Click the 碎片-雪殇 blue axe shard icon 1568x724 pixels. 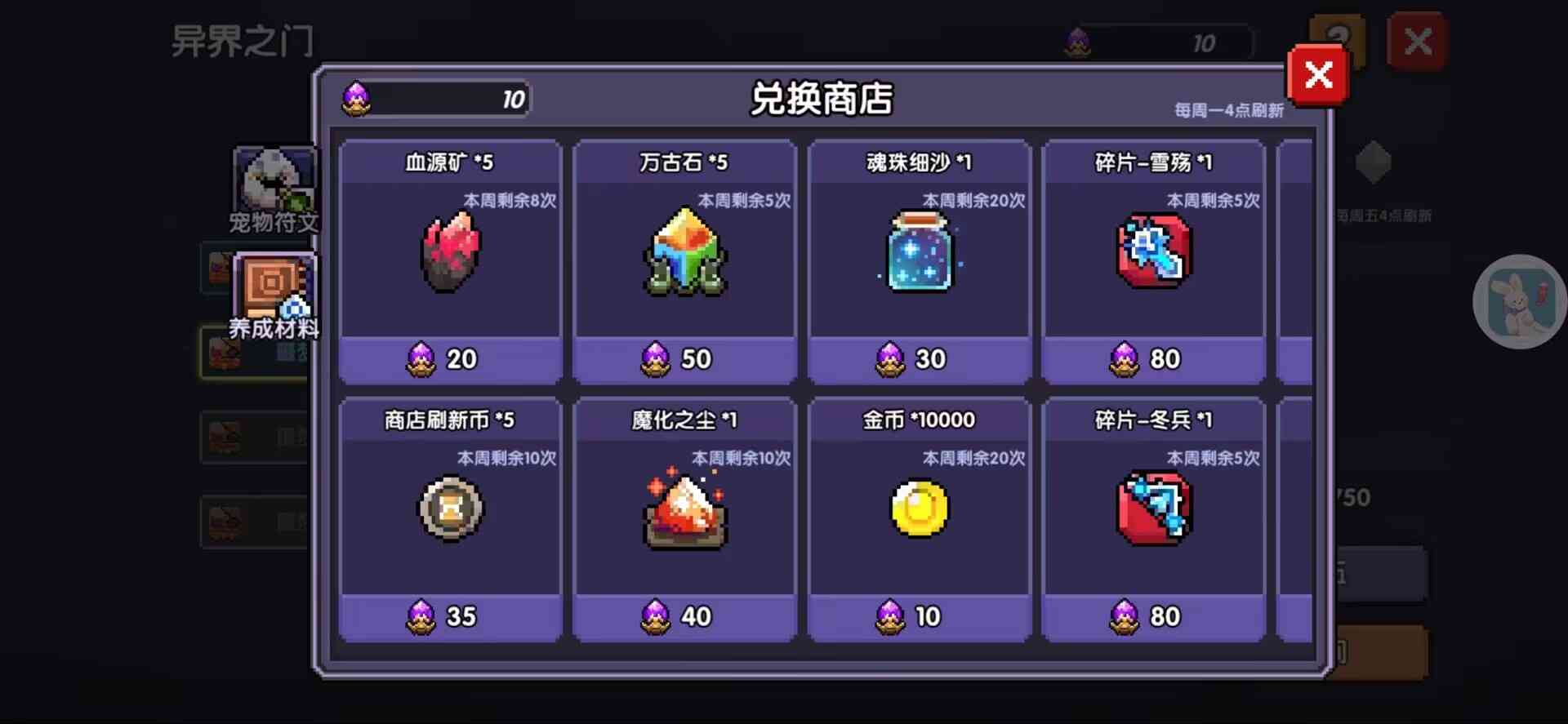[1152, 253]
